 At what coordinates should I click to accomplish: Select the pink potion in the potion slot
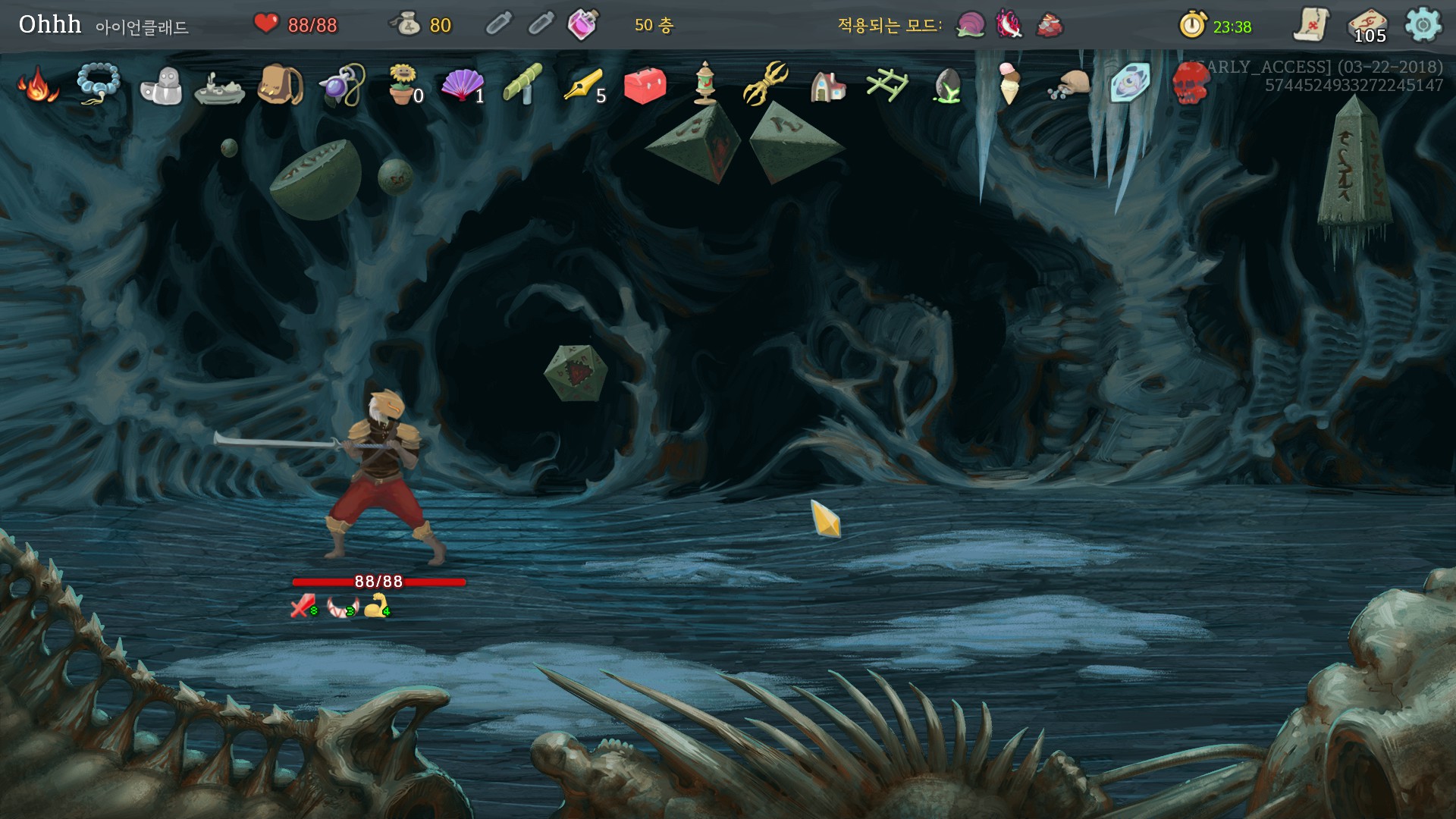pyautogui.click(x=582, y=25)
